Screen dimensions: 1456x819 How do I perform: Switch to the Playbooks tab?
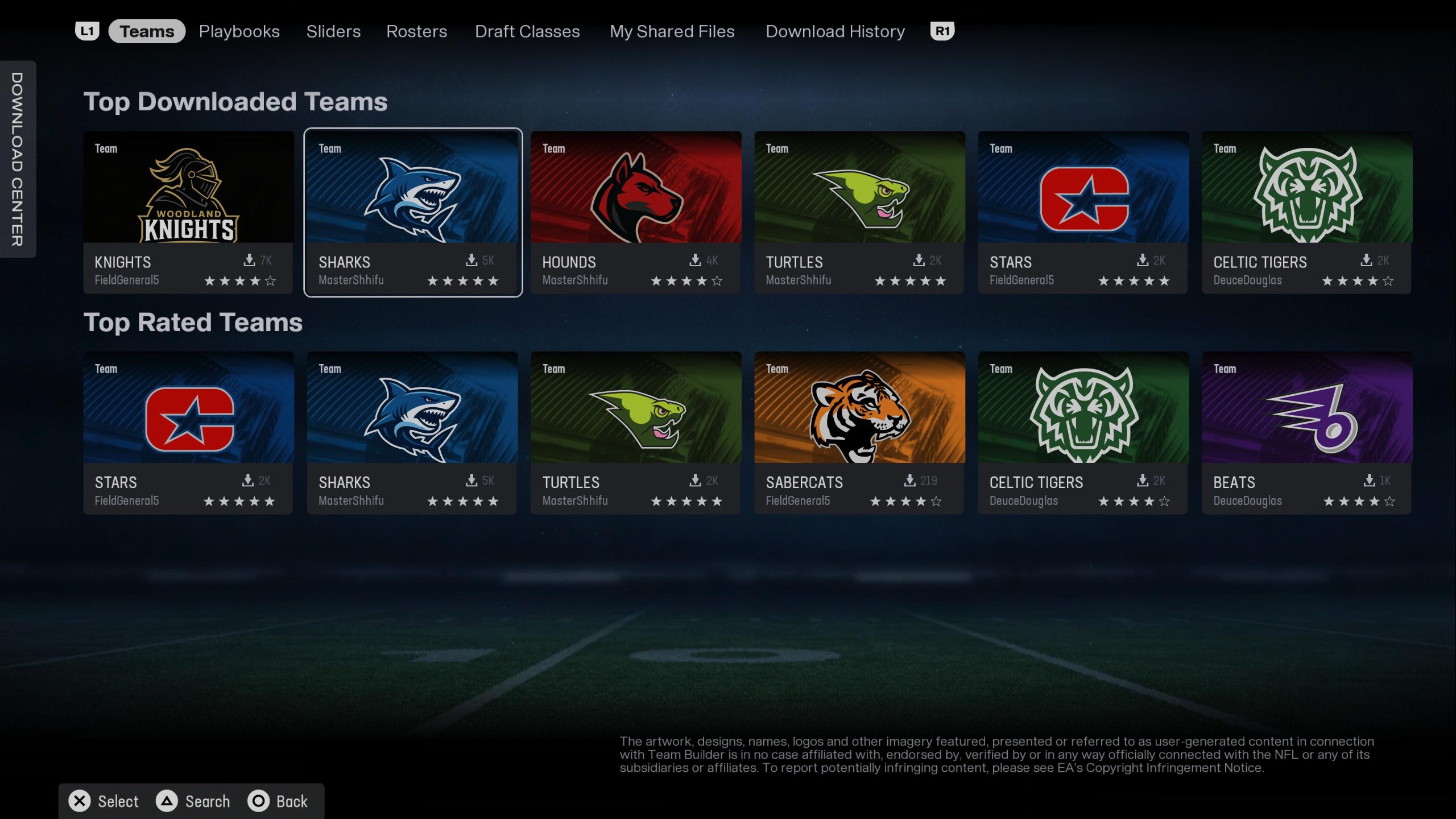click(x=239, y=31)
